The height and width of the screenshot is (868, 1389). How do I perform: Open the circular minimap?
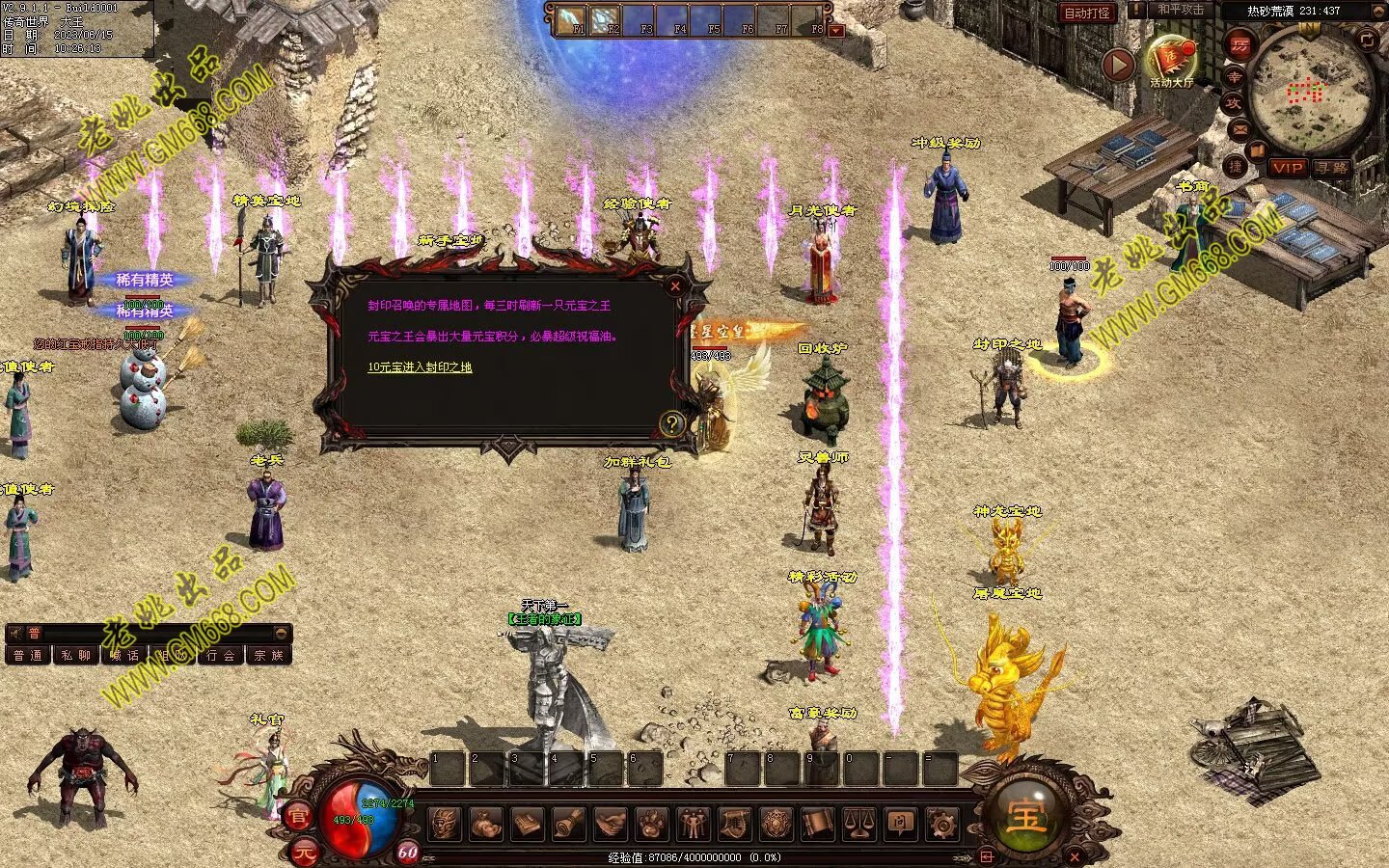pos(1309,92)
